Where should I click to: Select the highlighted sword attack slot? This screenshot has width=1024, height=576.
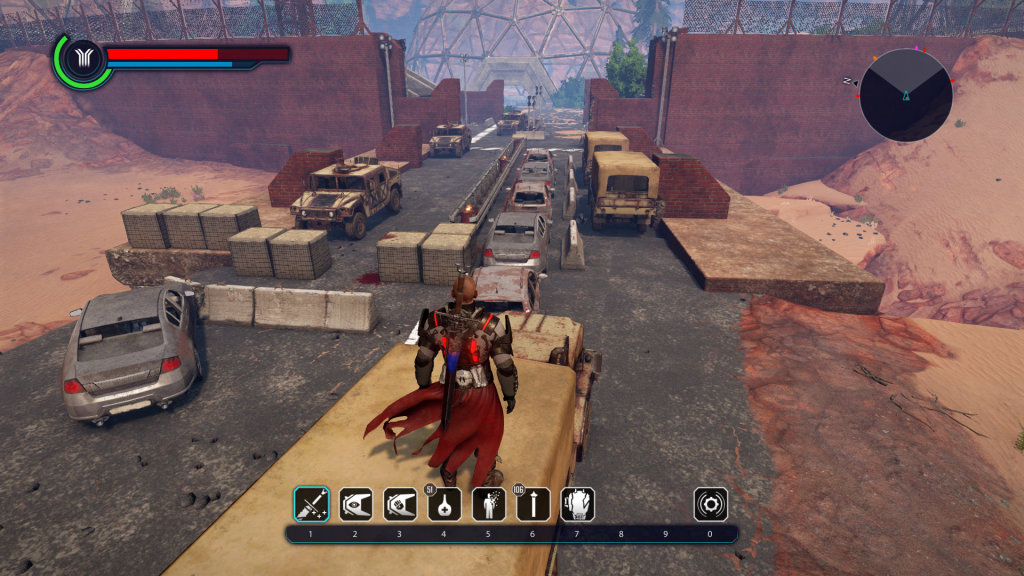coord(310,504)
